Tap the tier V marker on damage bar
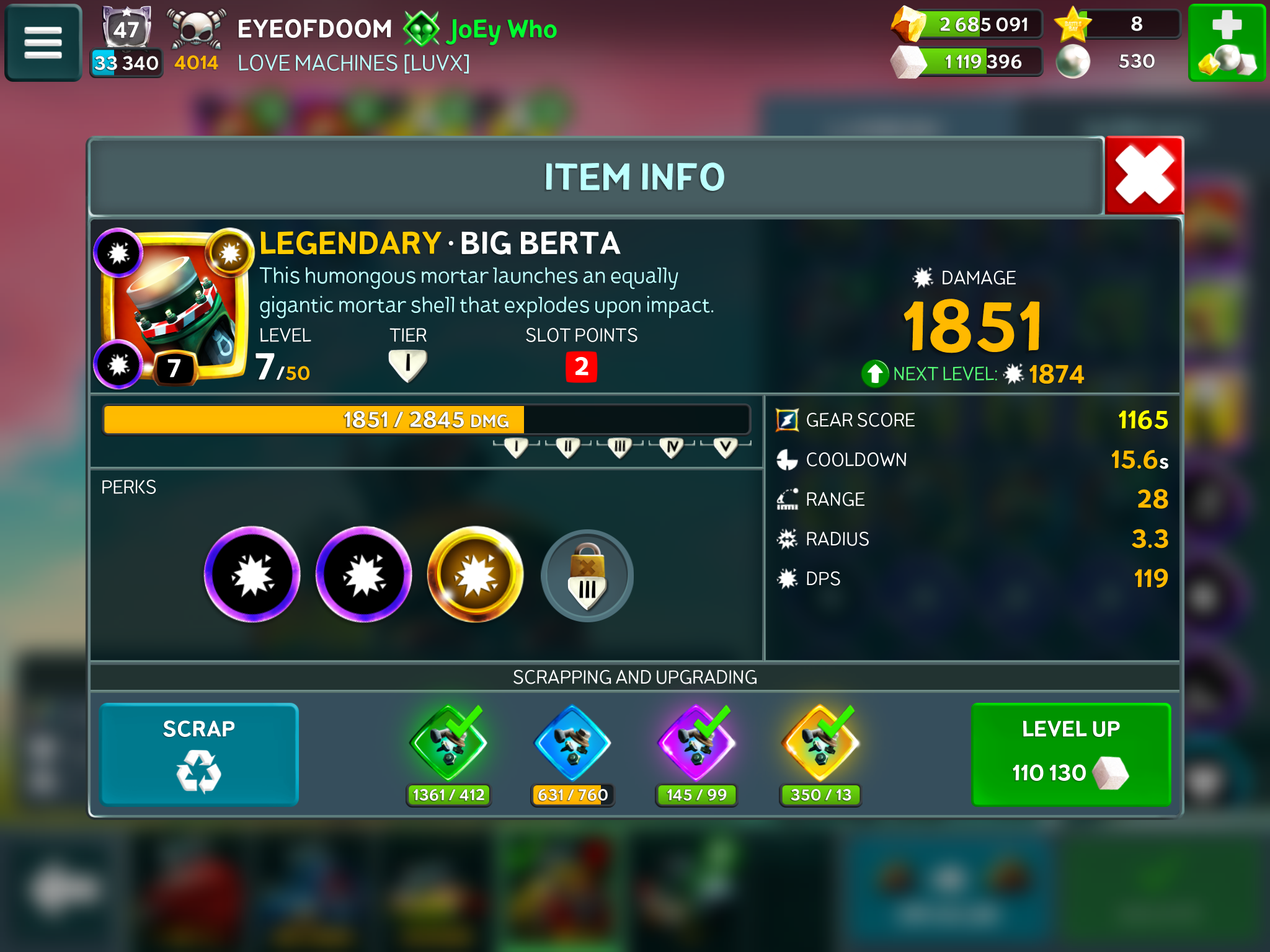The image size is (1270, 952). point(725,446)
